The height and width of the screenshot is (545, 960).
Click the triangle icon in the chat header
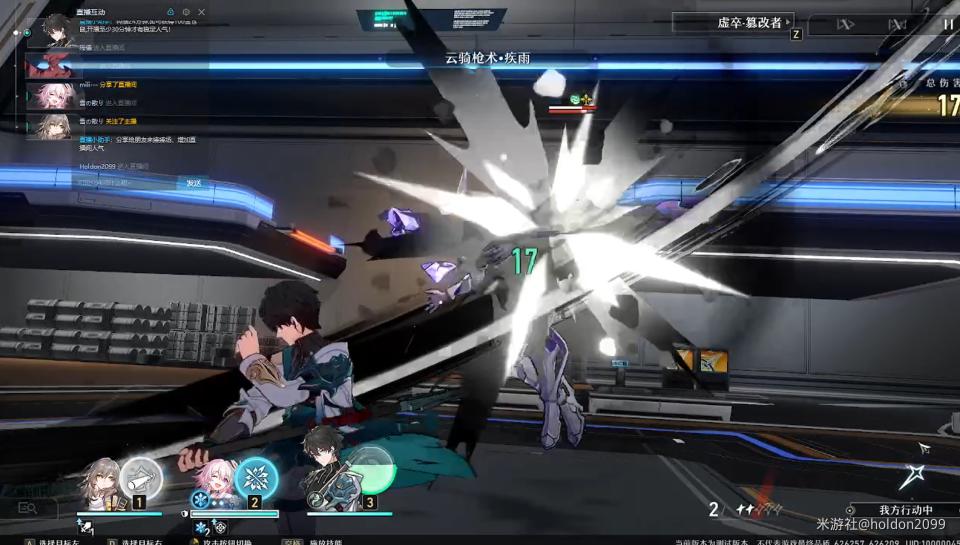[170, 12]
